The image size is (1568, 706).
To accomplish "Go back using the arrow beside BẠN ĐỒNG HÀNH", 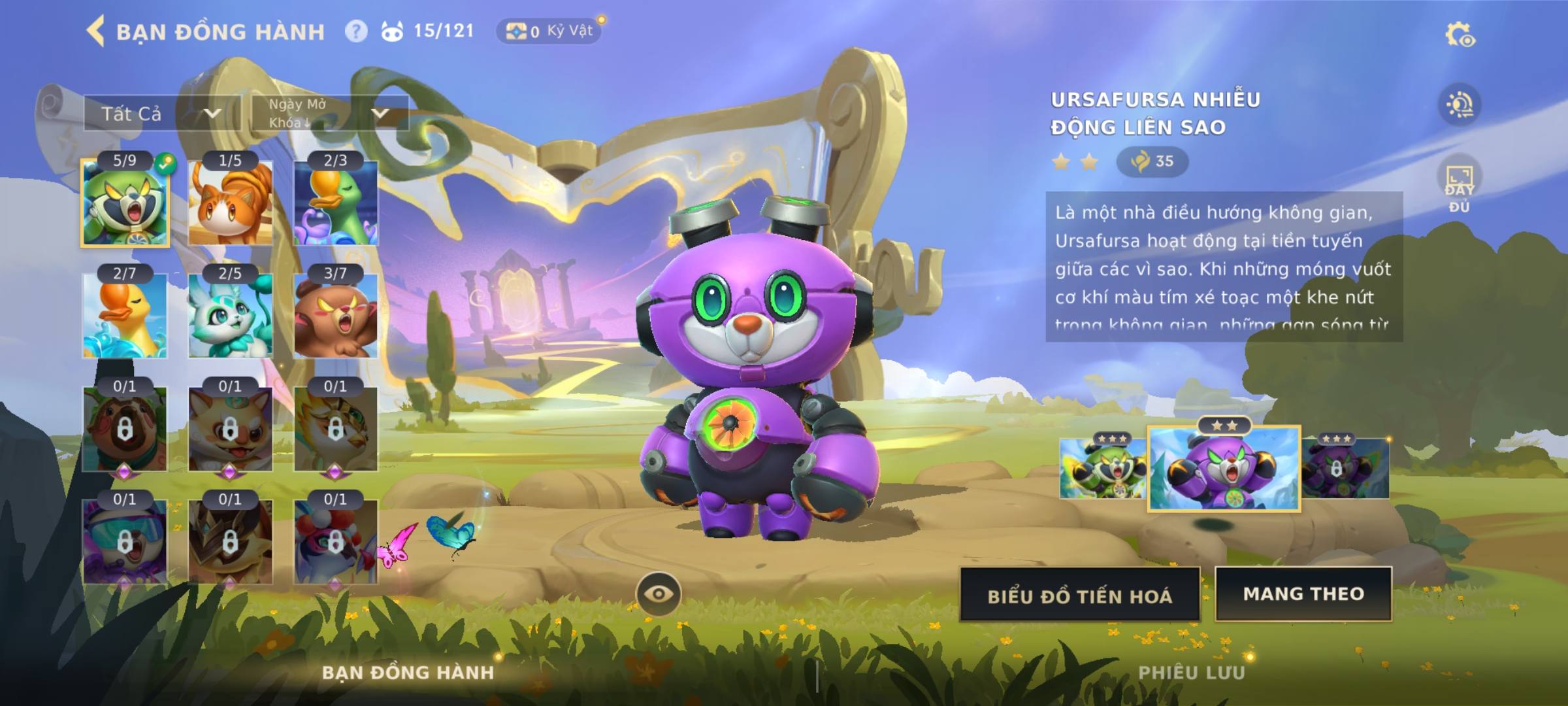I will tap(96, 31).
